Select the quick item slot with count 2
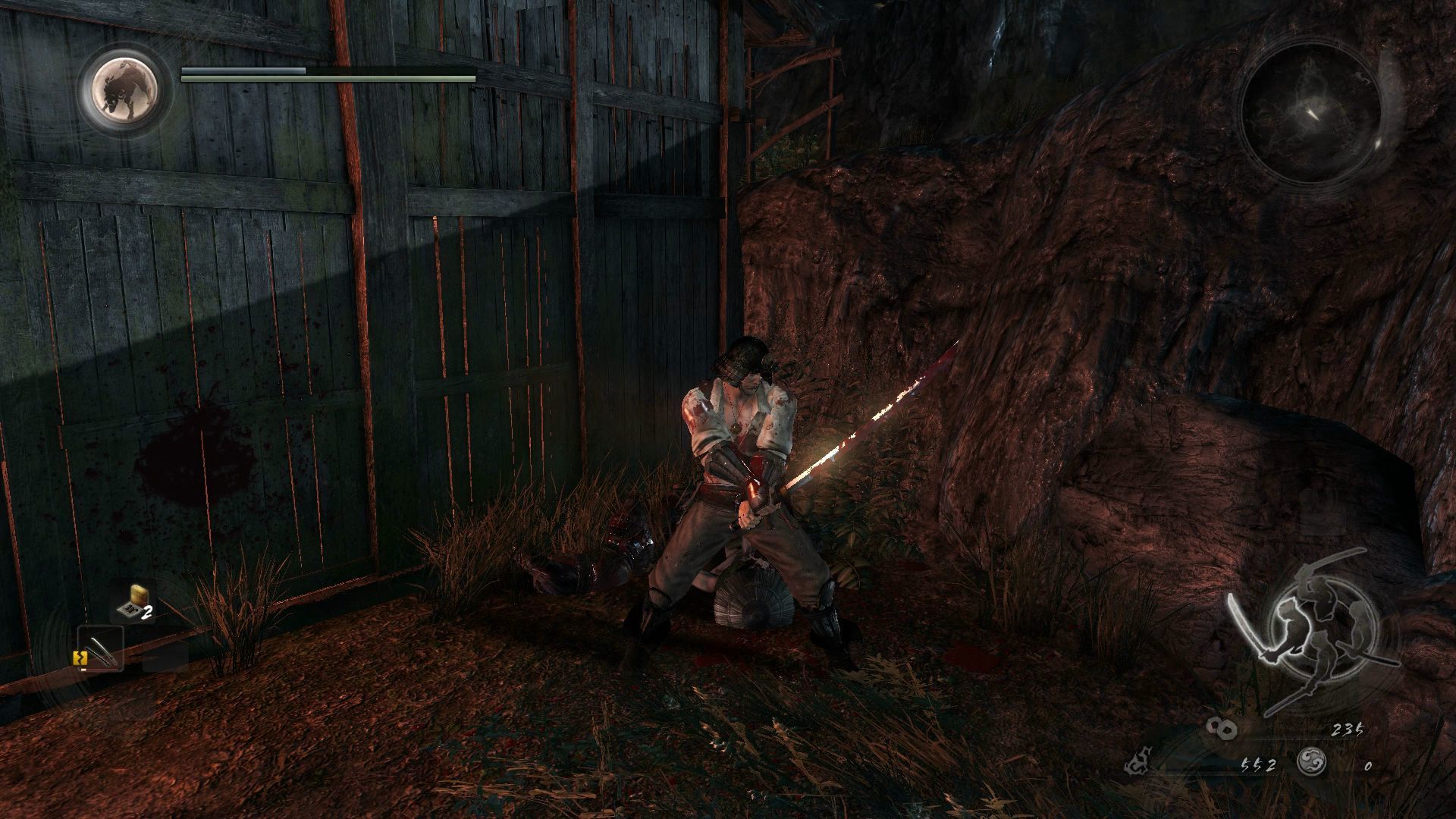Image resolution: width=1456 pixels, height=819 pixels. tap(135, 604)
